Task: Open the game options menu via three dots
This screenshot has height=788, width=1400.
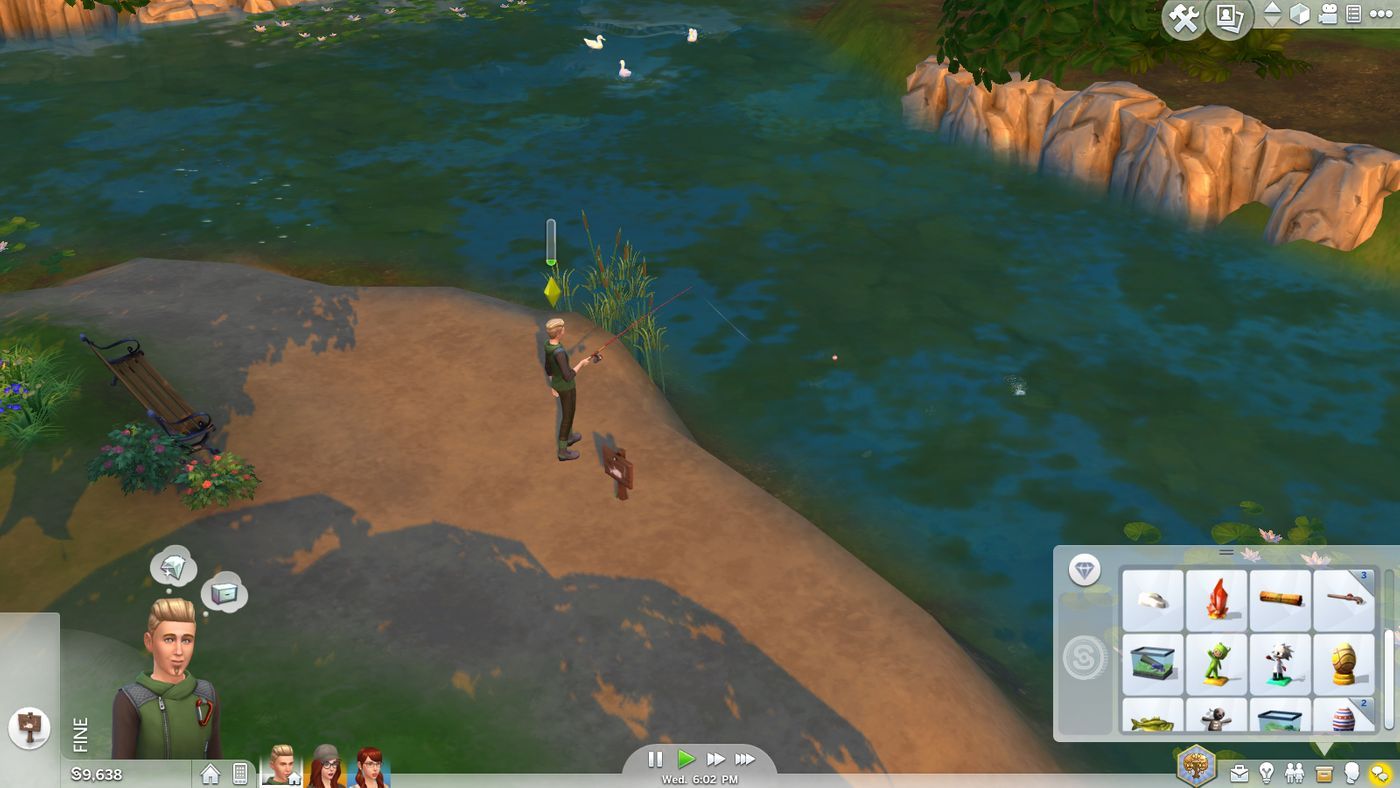Action: point(1381,13)
